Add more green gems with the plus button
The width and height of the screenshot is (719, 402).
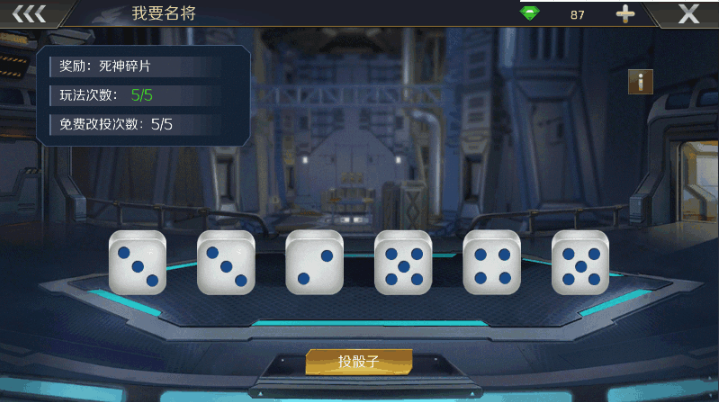pos(625,14)
